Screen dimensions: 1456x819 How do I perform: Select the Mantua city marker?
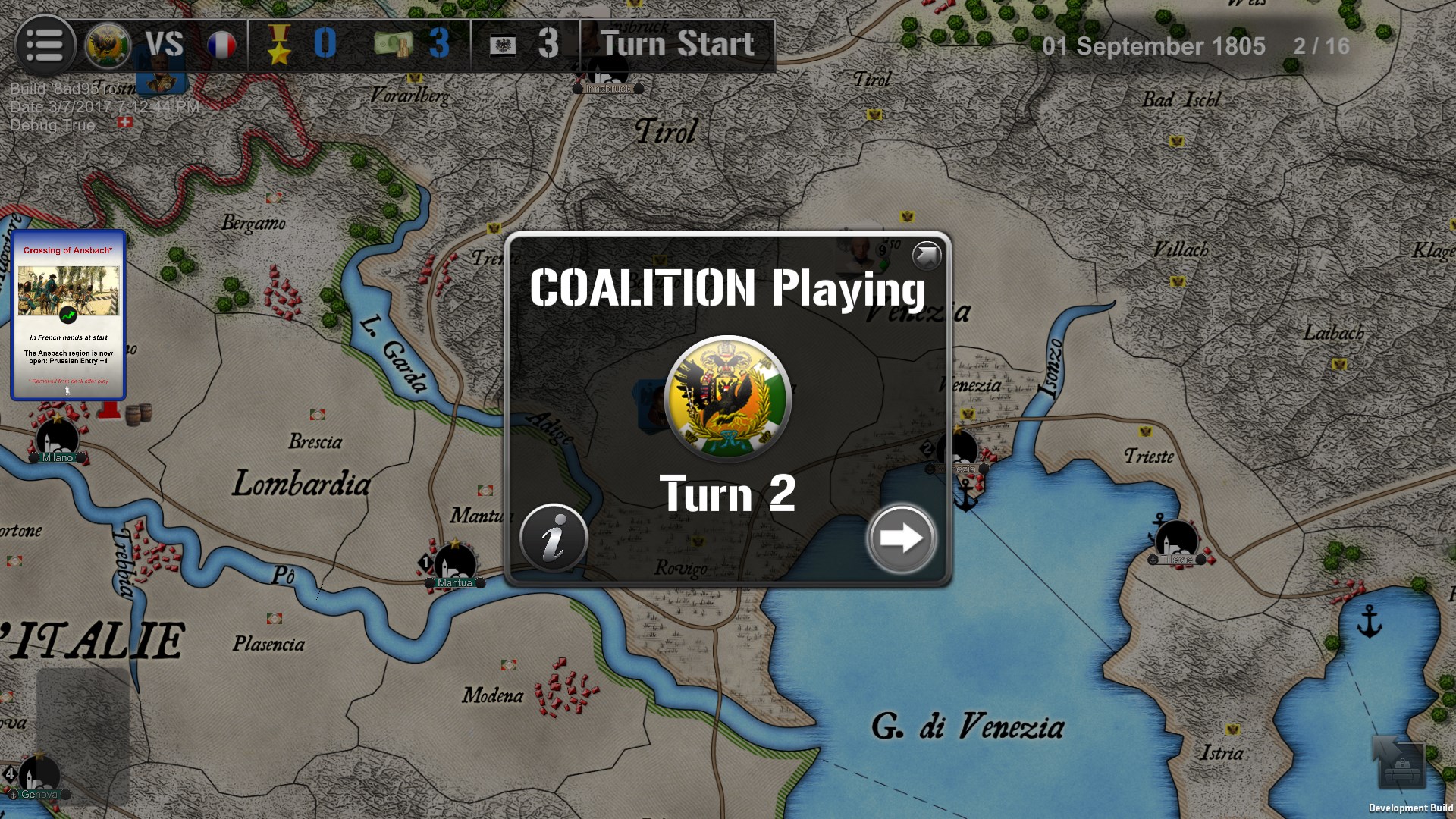click(455, 565)
